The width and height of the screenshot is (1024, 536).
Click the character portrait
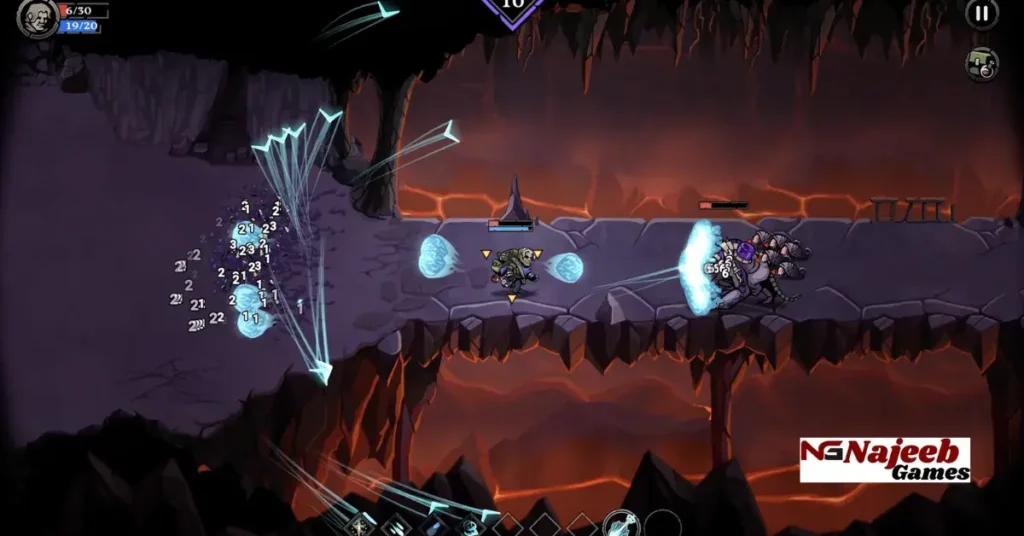pos(37,18)
